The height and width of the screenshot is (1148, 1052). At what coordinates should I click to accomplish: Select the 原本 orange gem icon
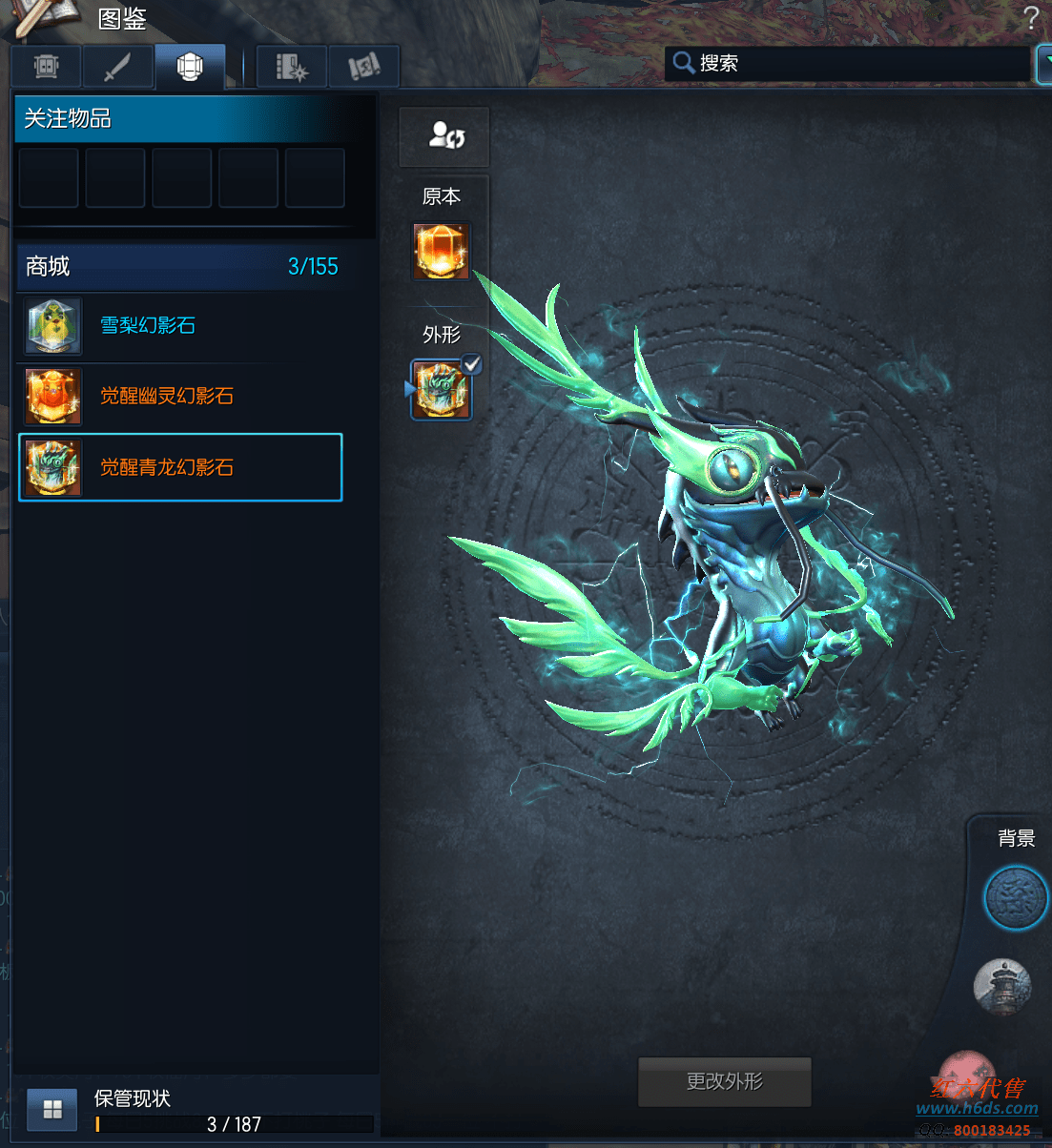point(441,252)
